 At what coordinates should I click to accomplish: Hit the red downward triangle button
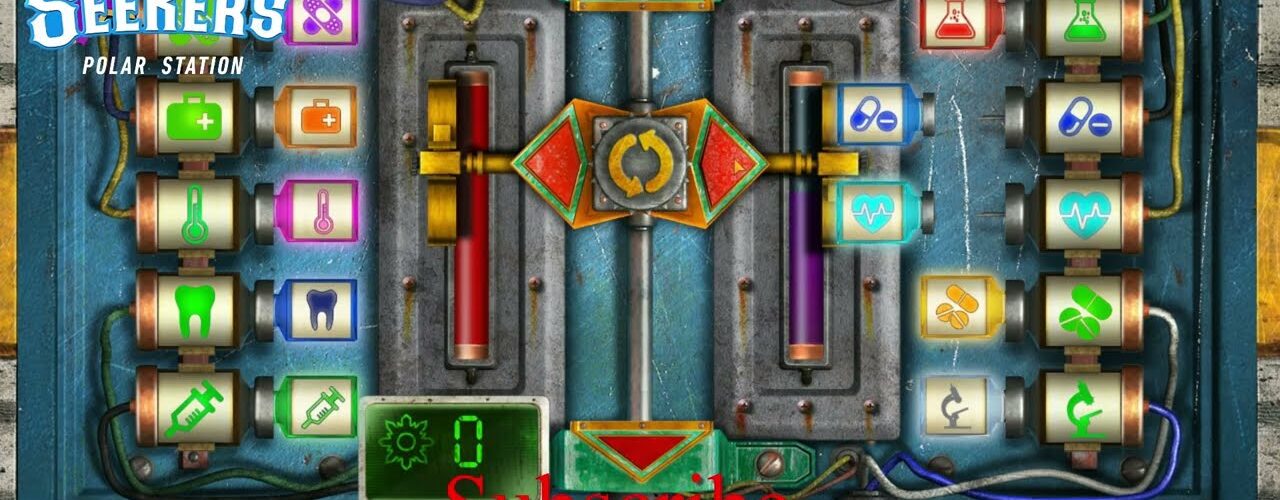tap(636, 449)
